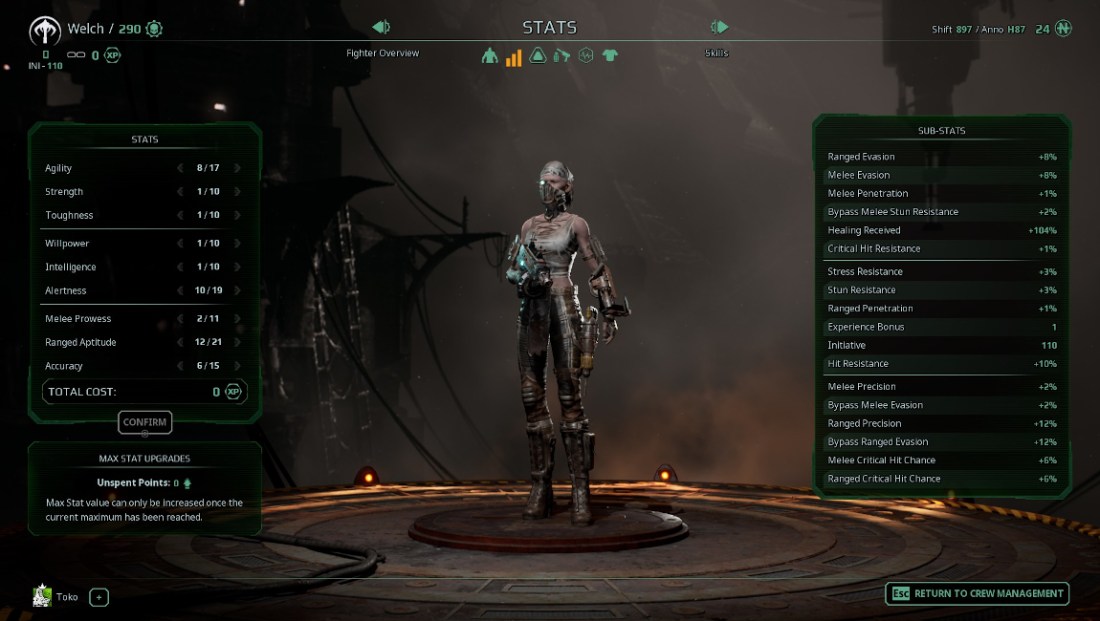Viewport: 1100px width, 621px height.
Task: Click the plus button beside Toko
Action: 99,597
